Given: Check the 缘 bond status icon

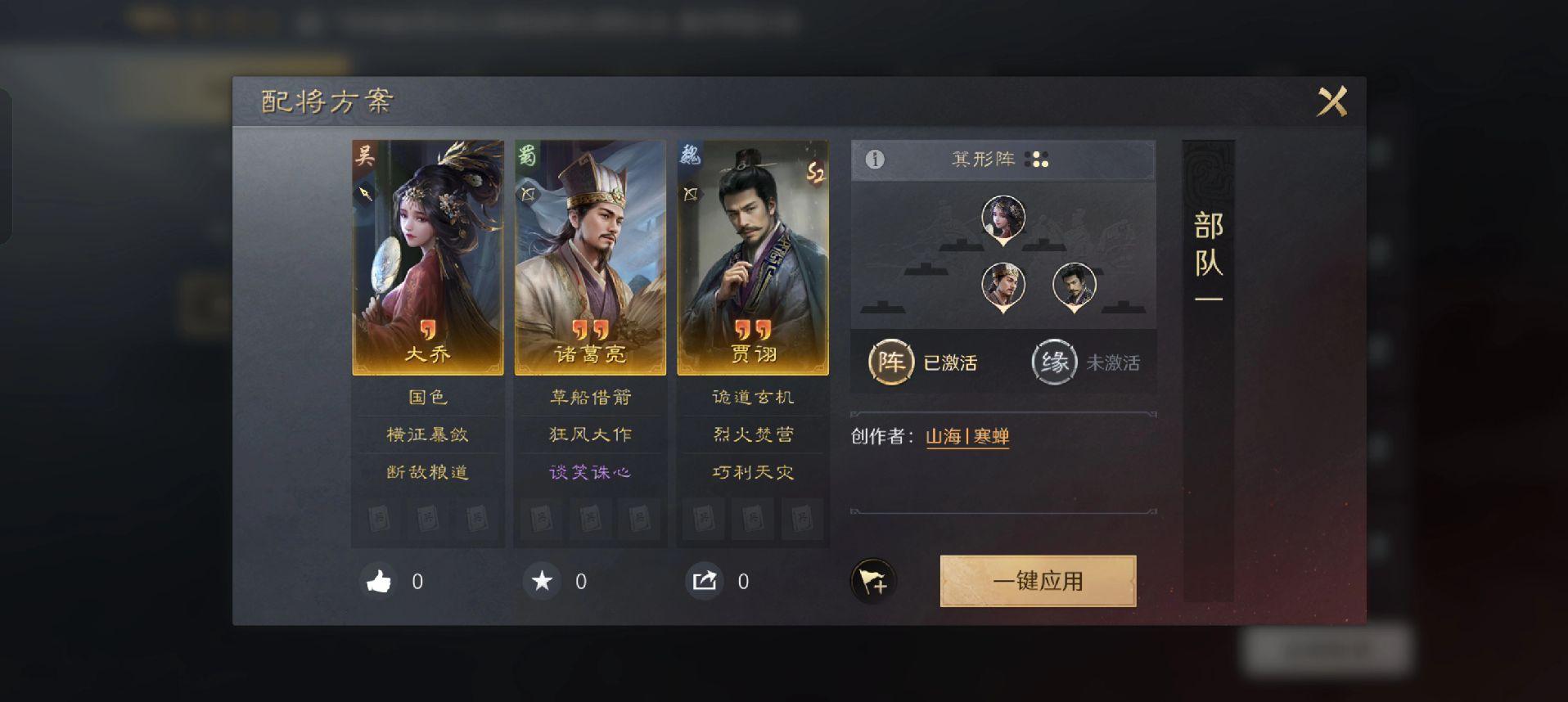Looking at the screenshot, I should point(1054,362).
